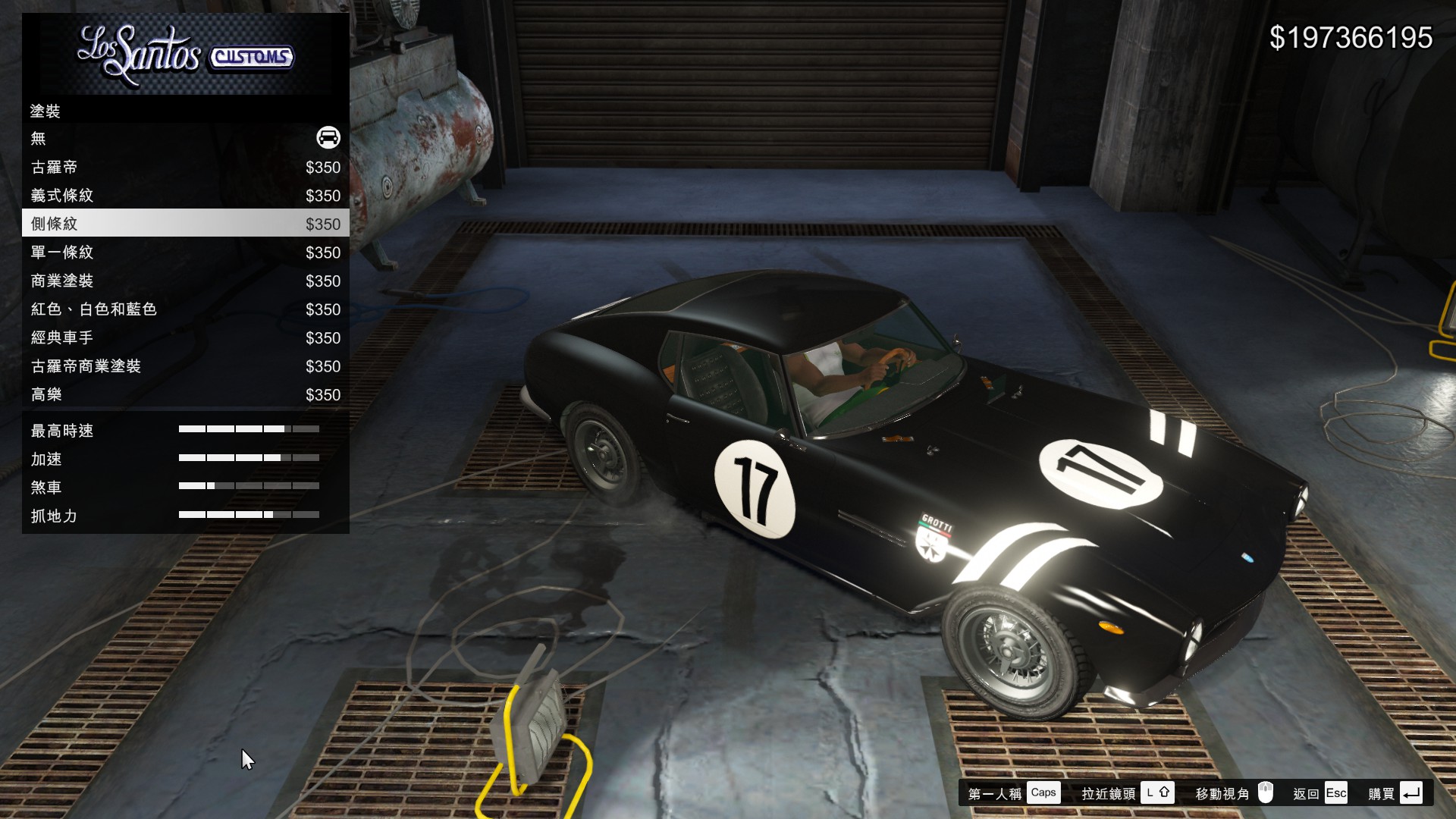Pick the 紅色、白色和藍色 livery
1456x819 pixels.
click(x=185, y=309)
